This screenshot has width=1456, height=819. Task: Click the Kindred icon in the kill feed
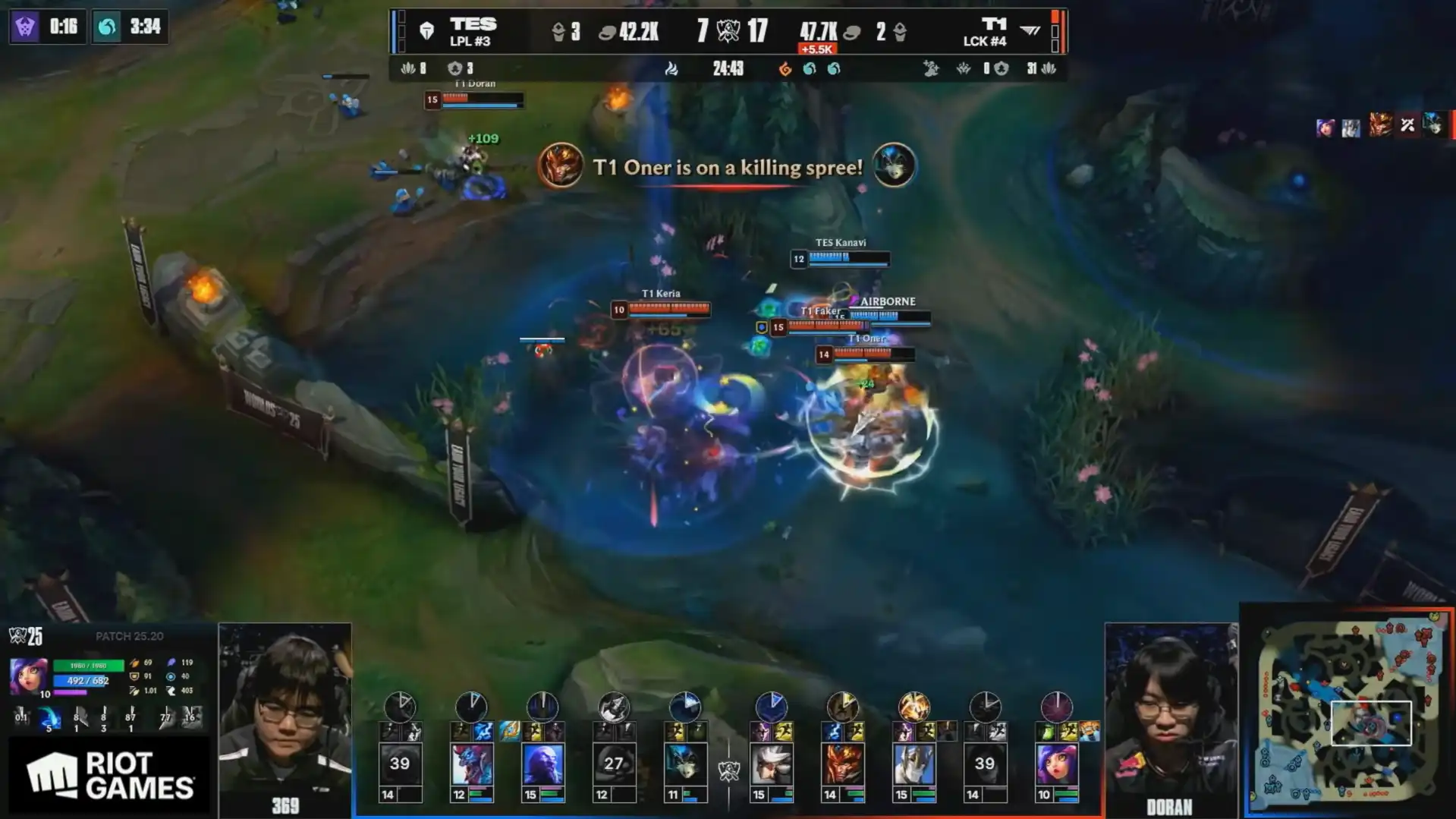tap(893, 165)
